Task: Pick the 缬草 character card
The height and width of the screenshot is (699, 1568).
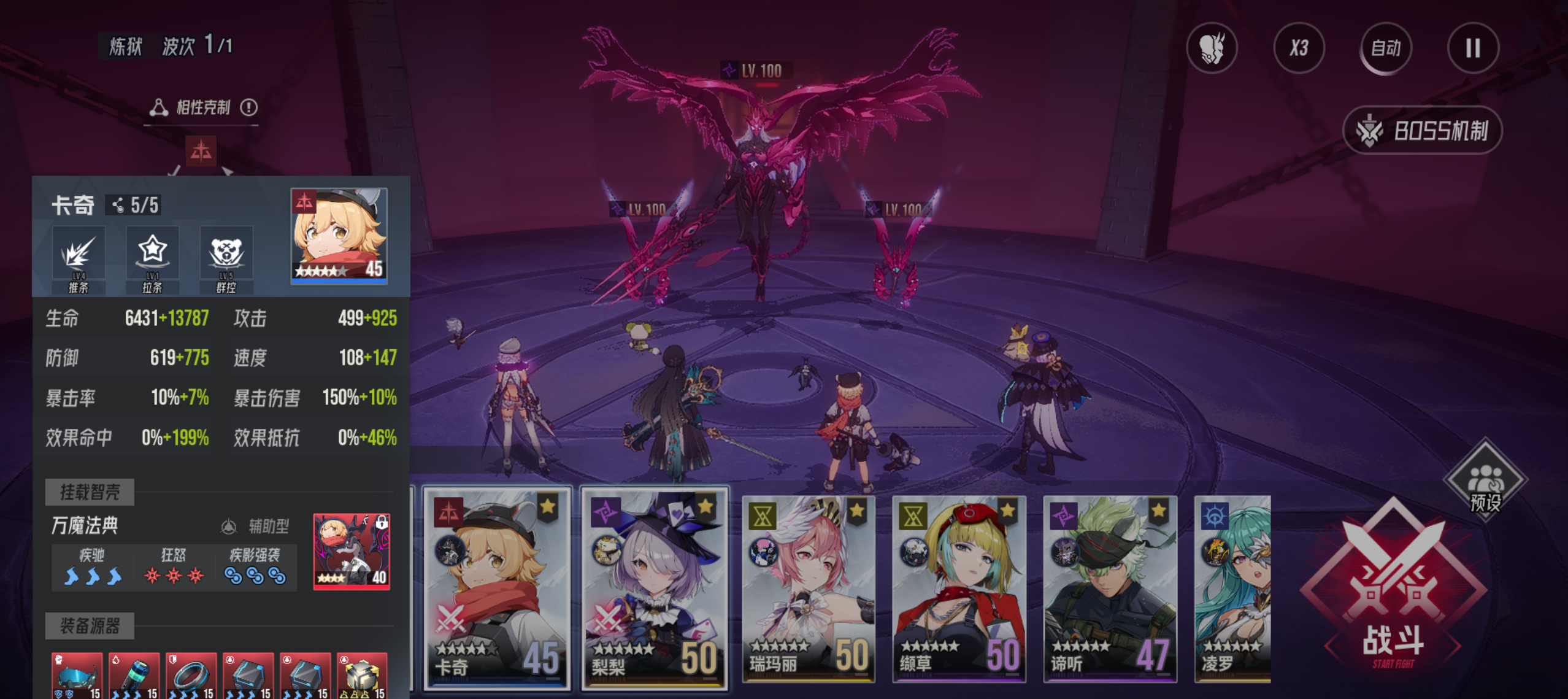Action: point(959,588)
